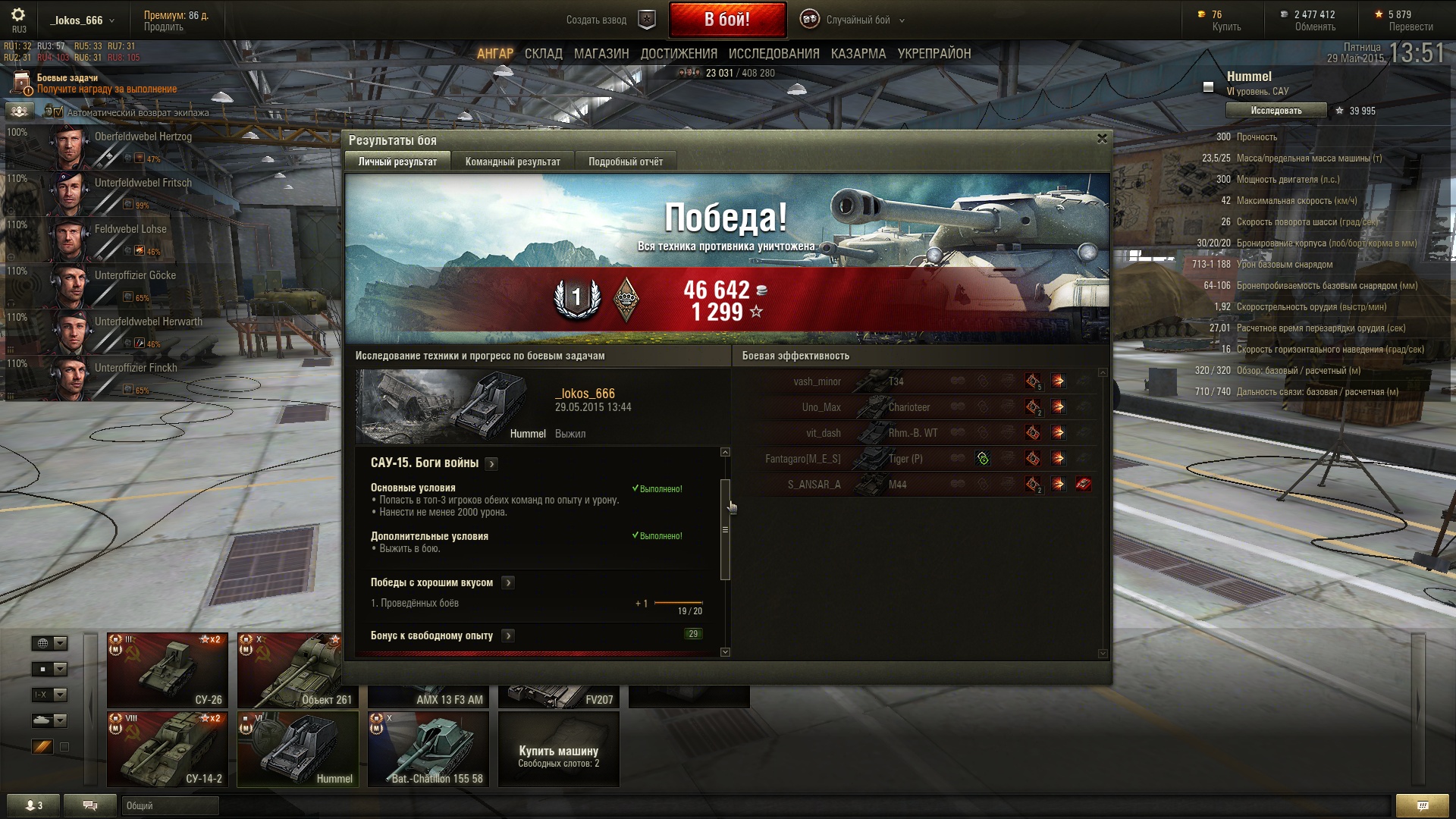Click the red "В бой!" battle button
Image resolution: width=1456 pixels, height=819 pixels.
[726, 20]
